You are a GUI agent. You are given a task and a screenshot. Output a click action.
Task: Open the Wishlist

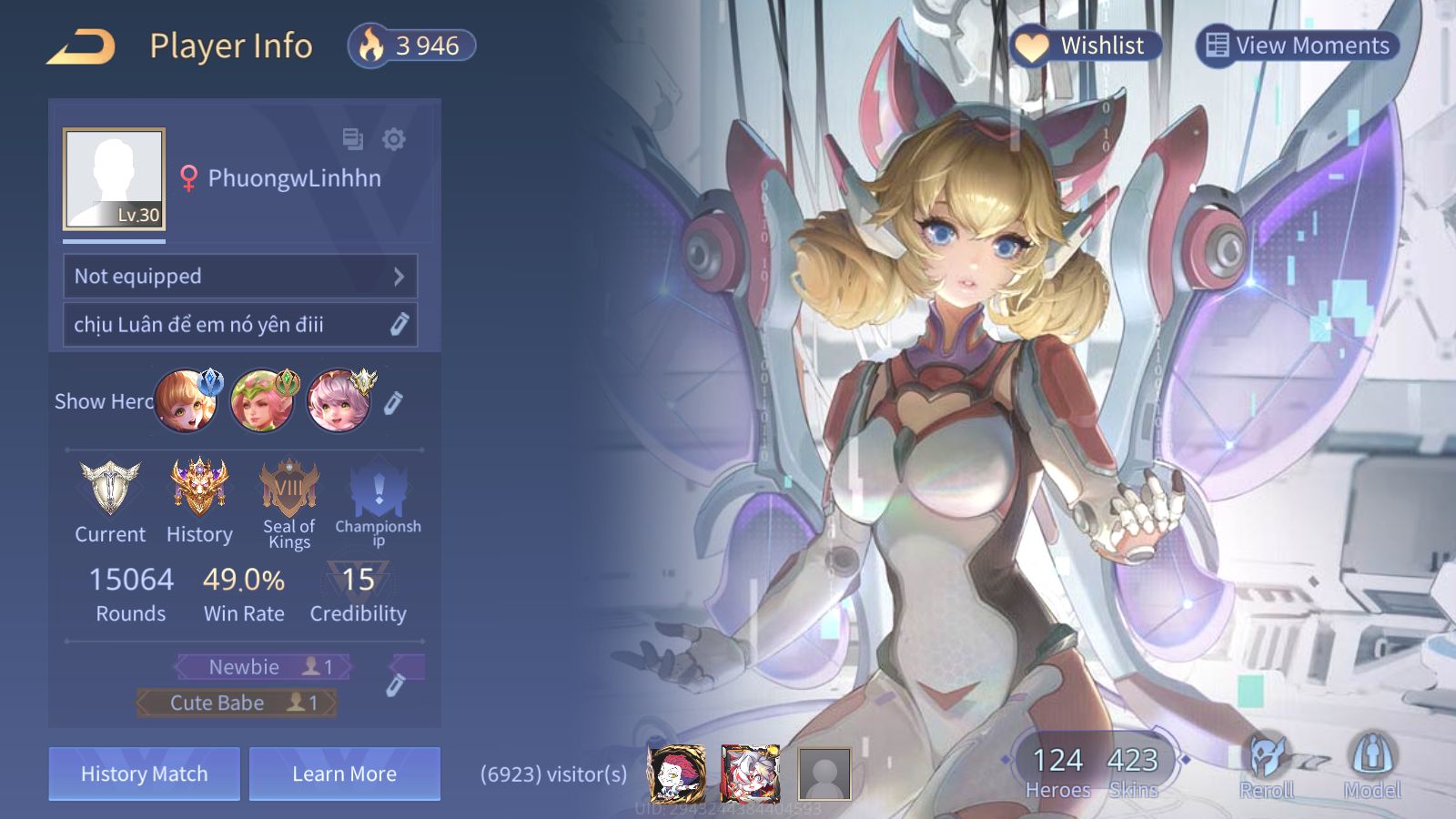pos(1086,45)
